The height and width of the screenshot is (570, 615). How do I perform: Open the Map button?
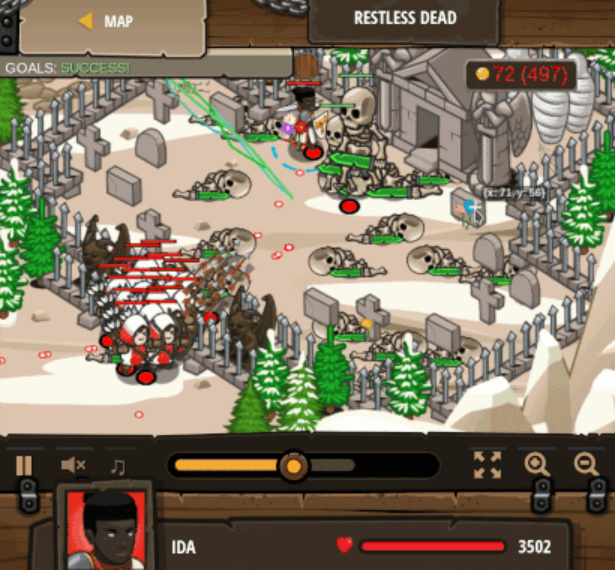pos(105,22)
